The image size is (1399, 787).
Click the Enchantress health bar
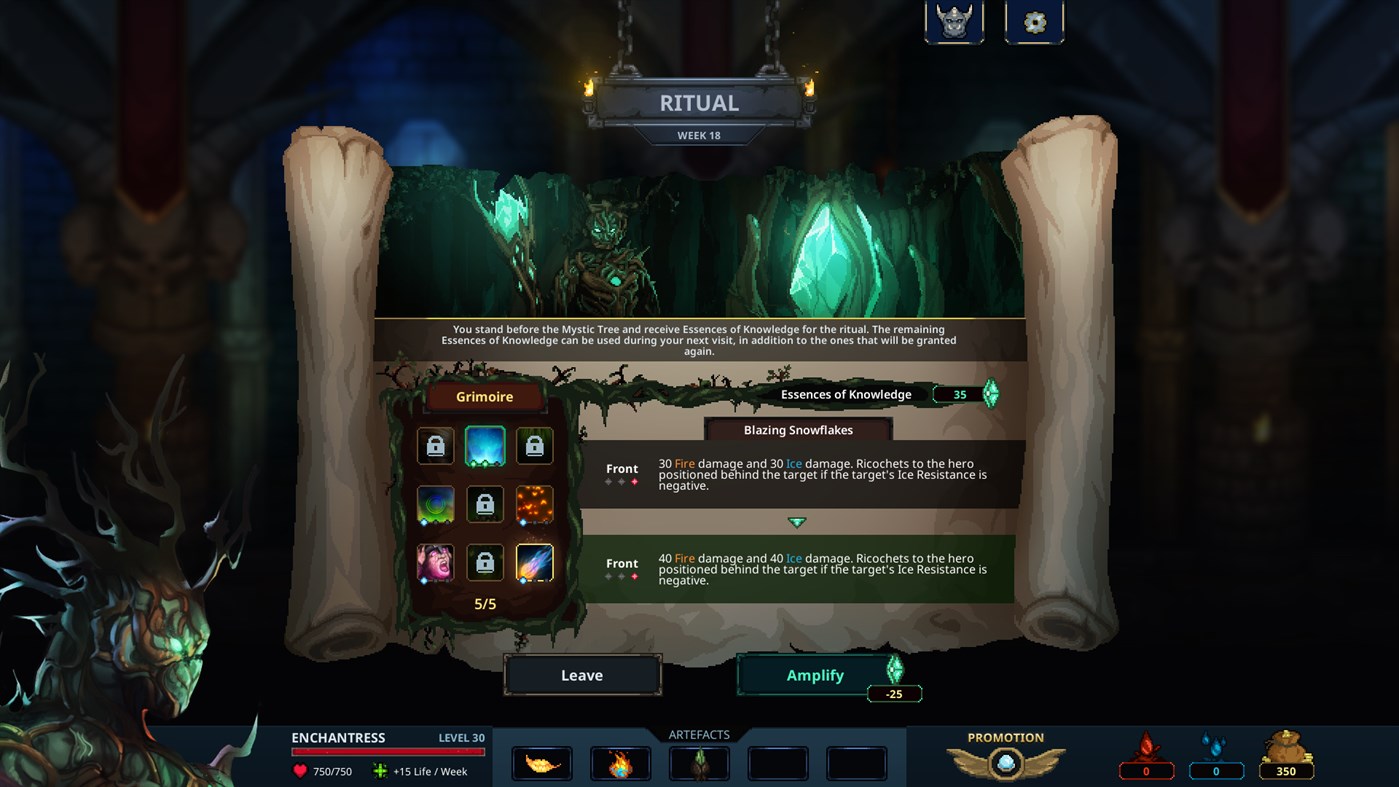[x=387, y=750]
